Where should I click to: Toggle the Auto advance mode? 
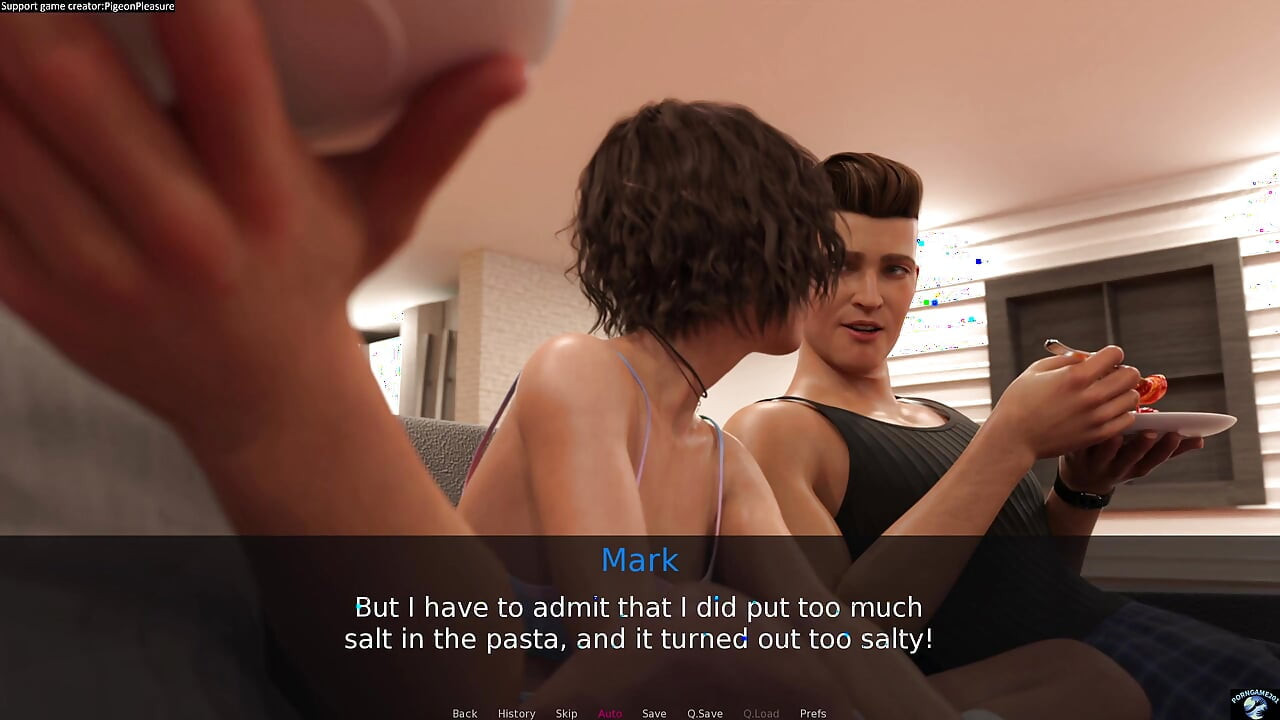coord(610,713)
